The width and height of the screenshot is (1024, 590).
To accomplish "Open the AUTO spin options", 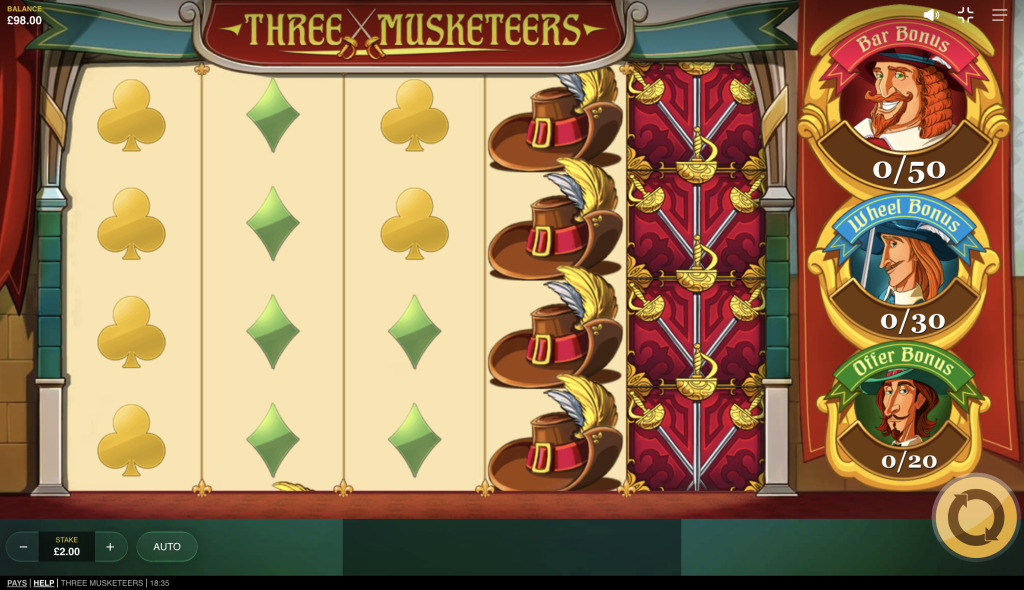I will [167, 547].
